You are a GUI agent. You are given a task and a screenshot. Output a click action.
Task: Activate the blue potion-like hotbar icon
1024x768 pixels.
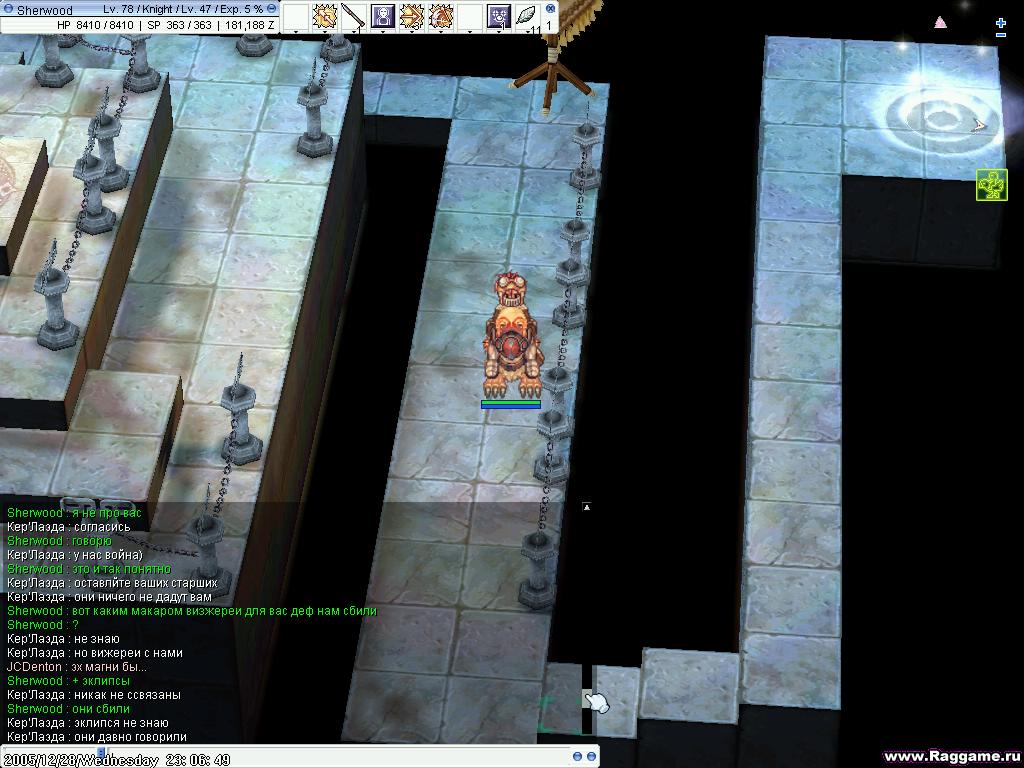[x=498, y=16]
